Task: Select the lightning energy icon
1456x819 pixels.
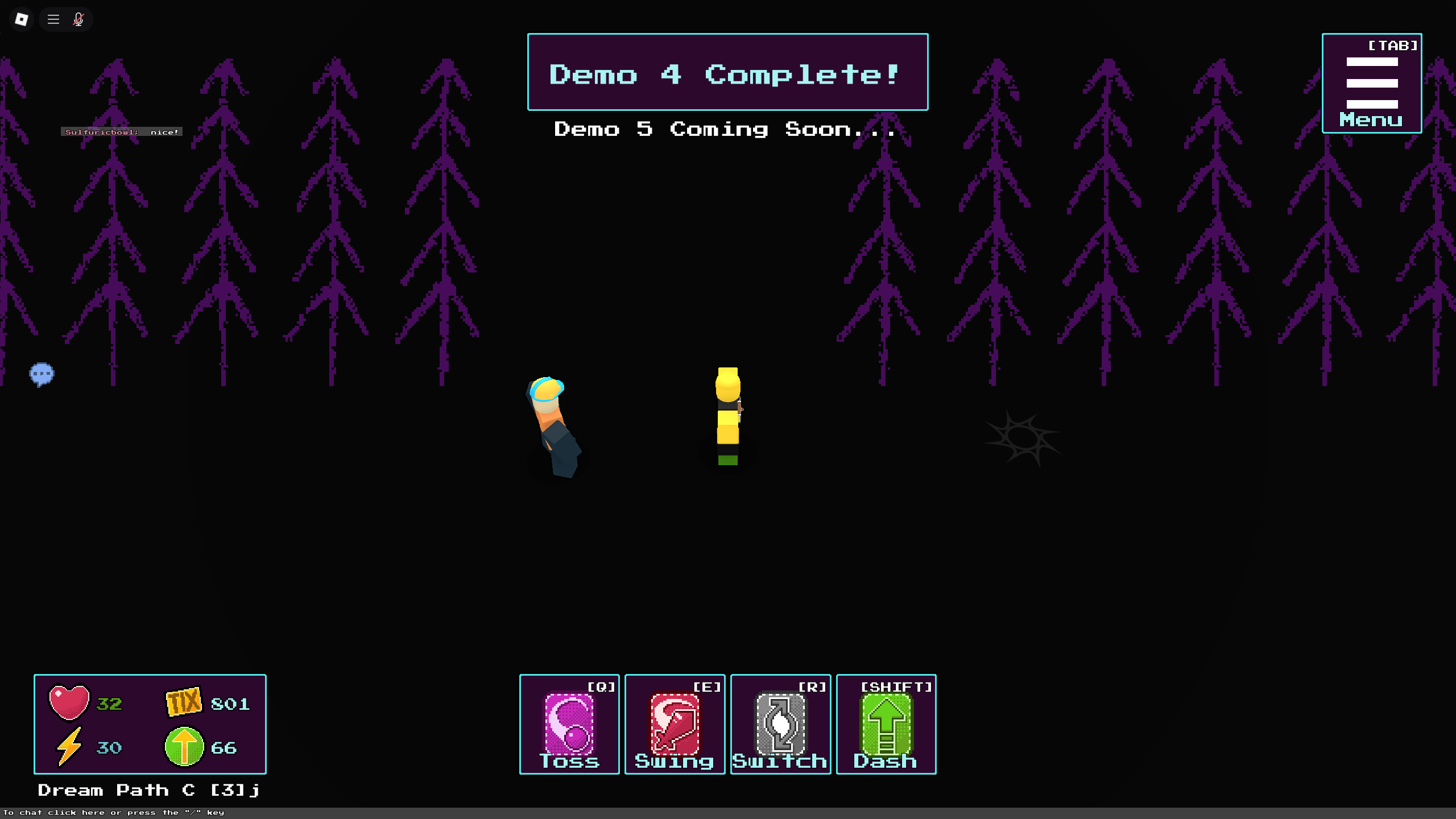Action: (69, 748)
